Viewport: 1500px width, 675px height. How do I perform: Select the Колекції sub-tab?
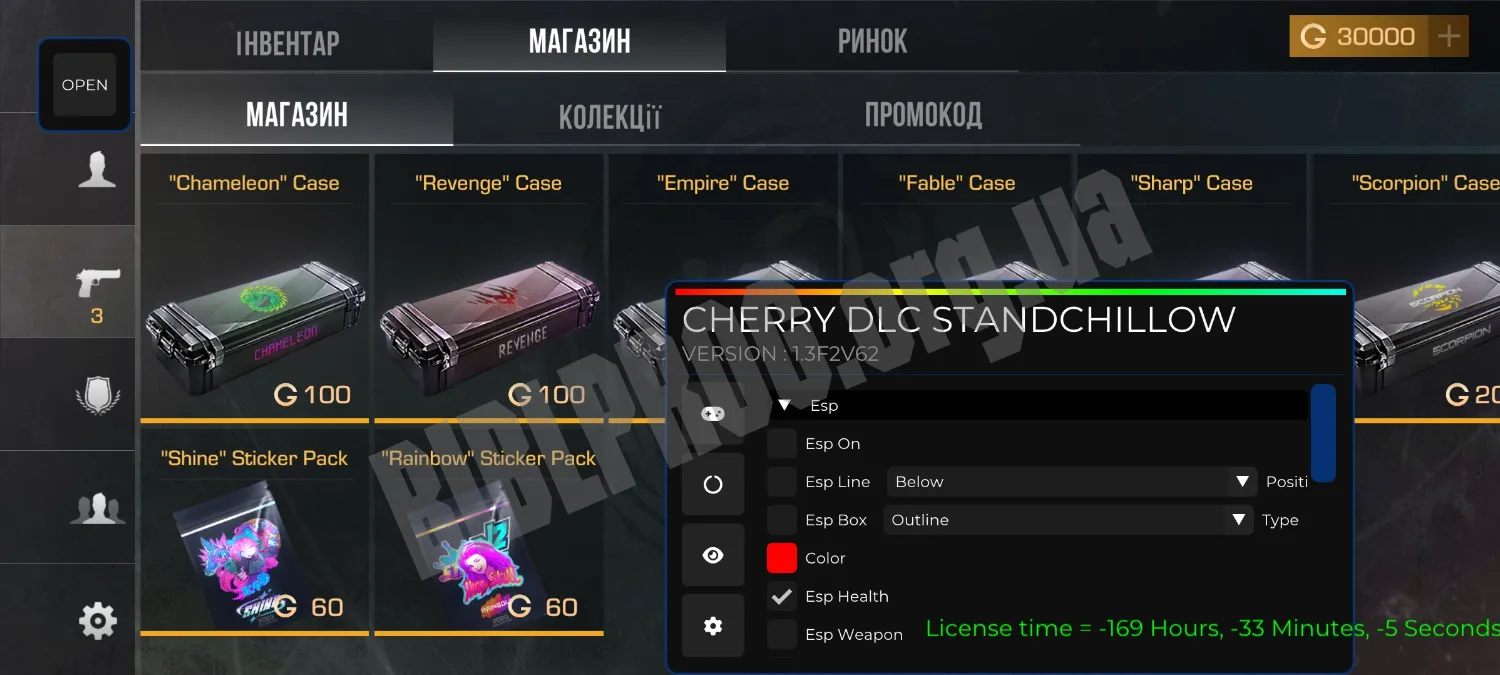tap(609, 116)
